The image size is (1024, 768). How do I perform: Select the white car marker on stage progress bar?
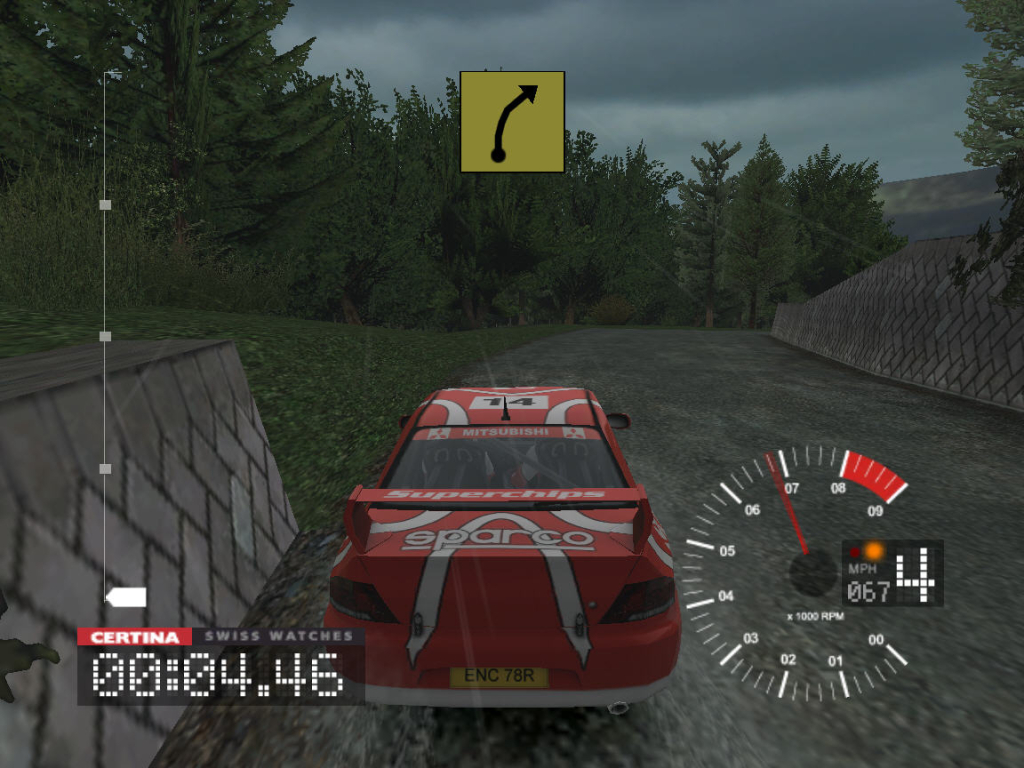(x=127, y=597)
